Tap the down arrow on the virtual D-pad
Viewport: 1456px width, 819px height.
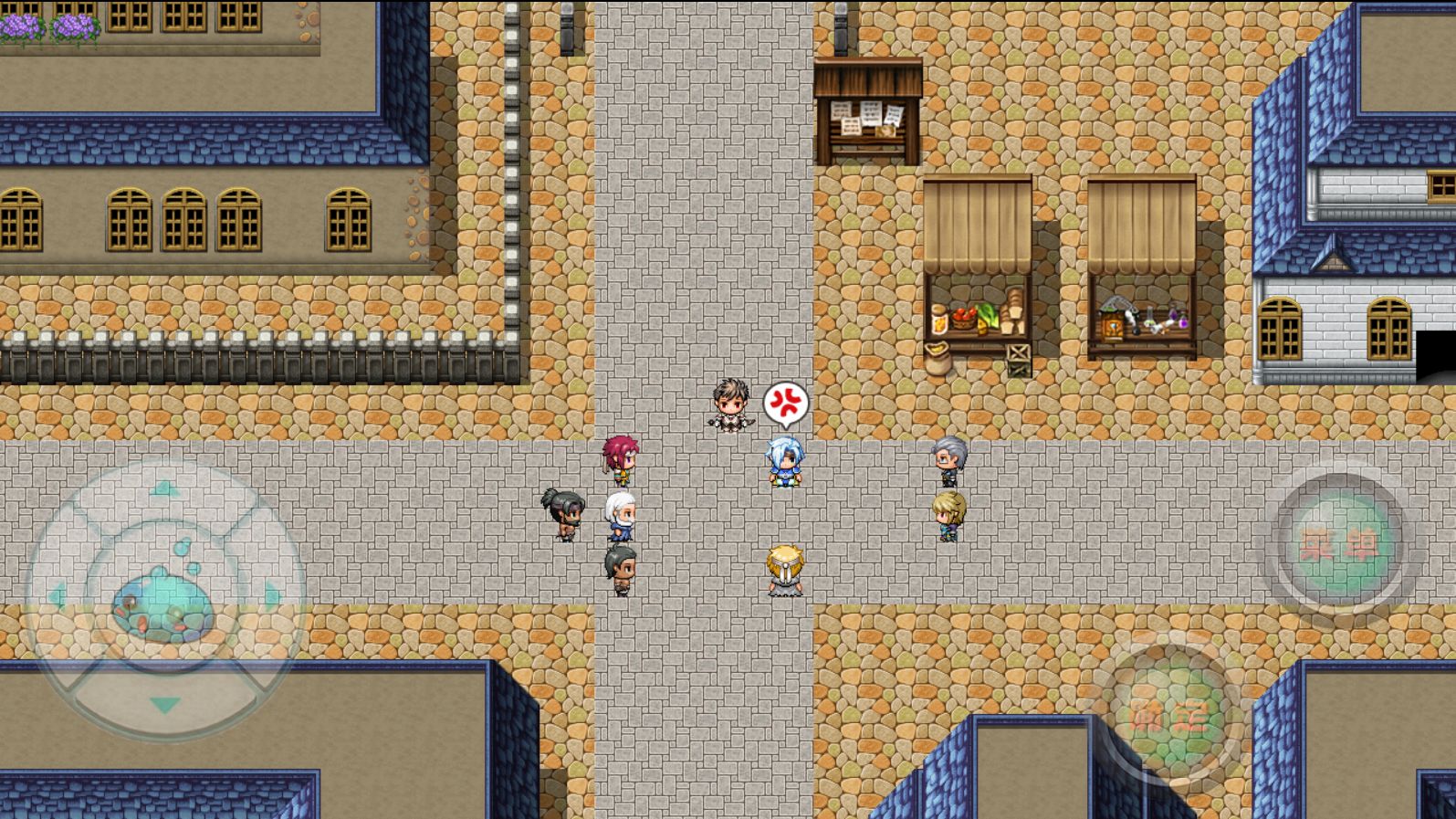(166, 705)
